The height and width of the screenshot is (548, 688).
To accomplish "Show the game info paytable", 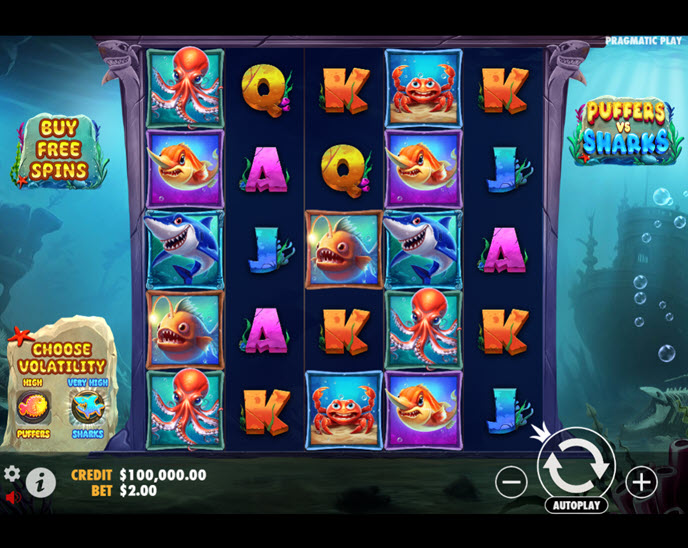I will tap(40, 483).
